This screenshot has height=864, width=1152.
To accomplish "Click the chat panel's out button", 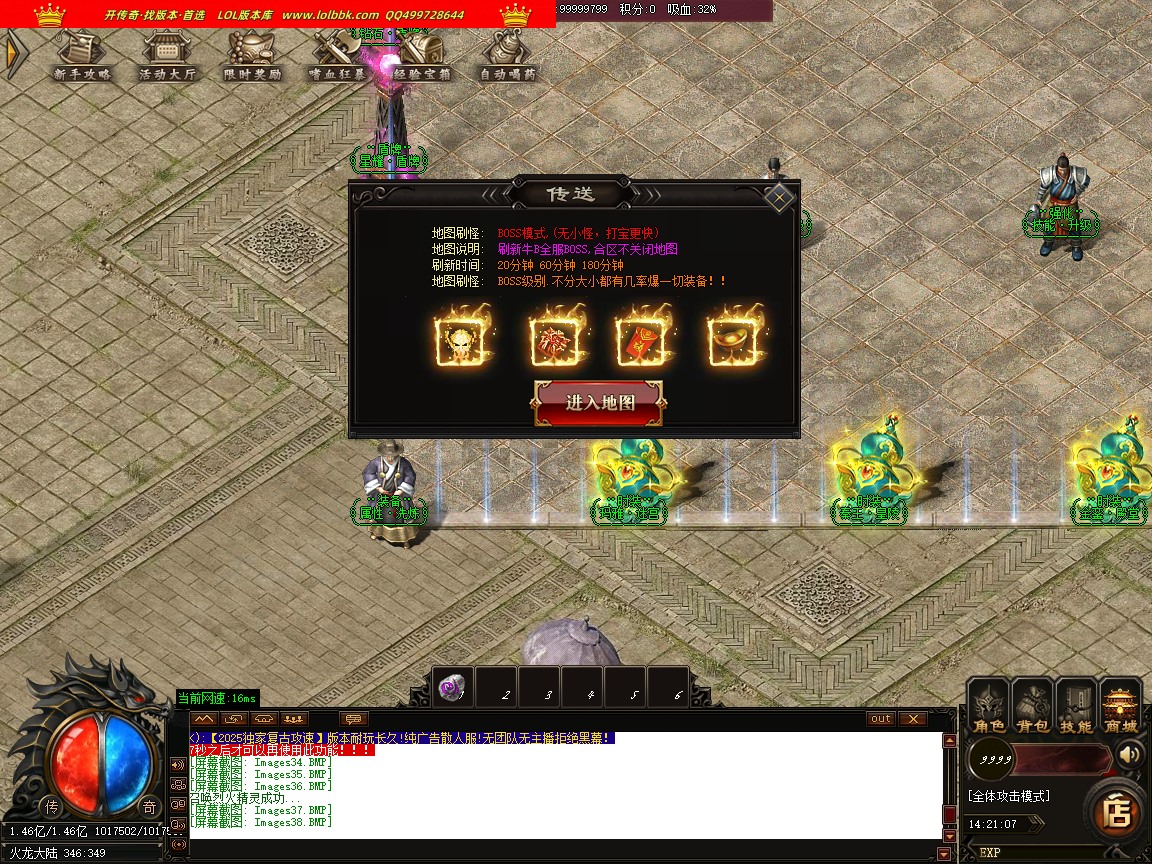I will pos(880,719).
